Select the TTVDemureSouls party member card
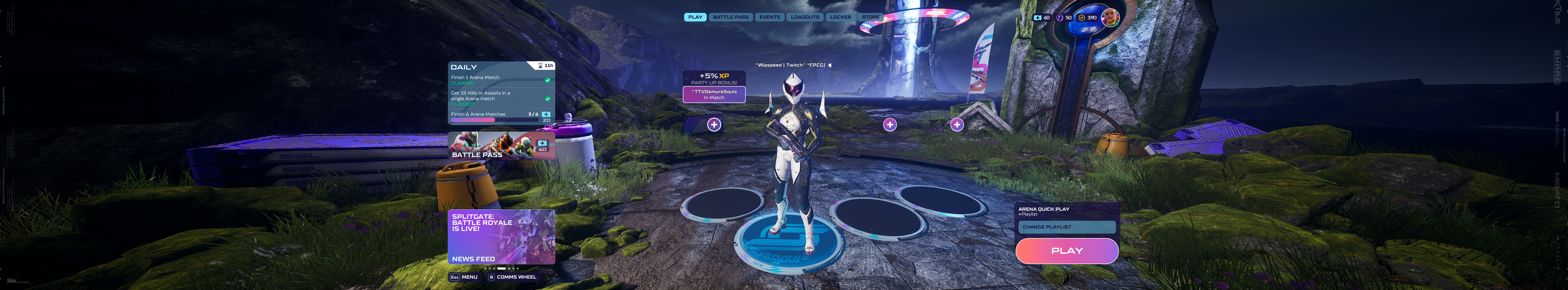Screen dimensions: 1568x290 [714, 95]
